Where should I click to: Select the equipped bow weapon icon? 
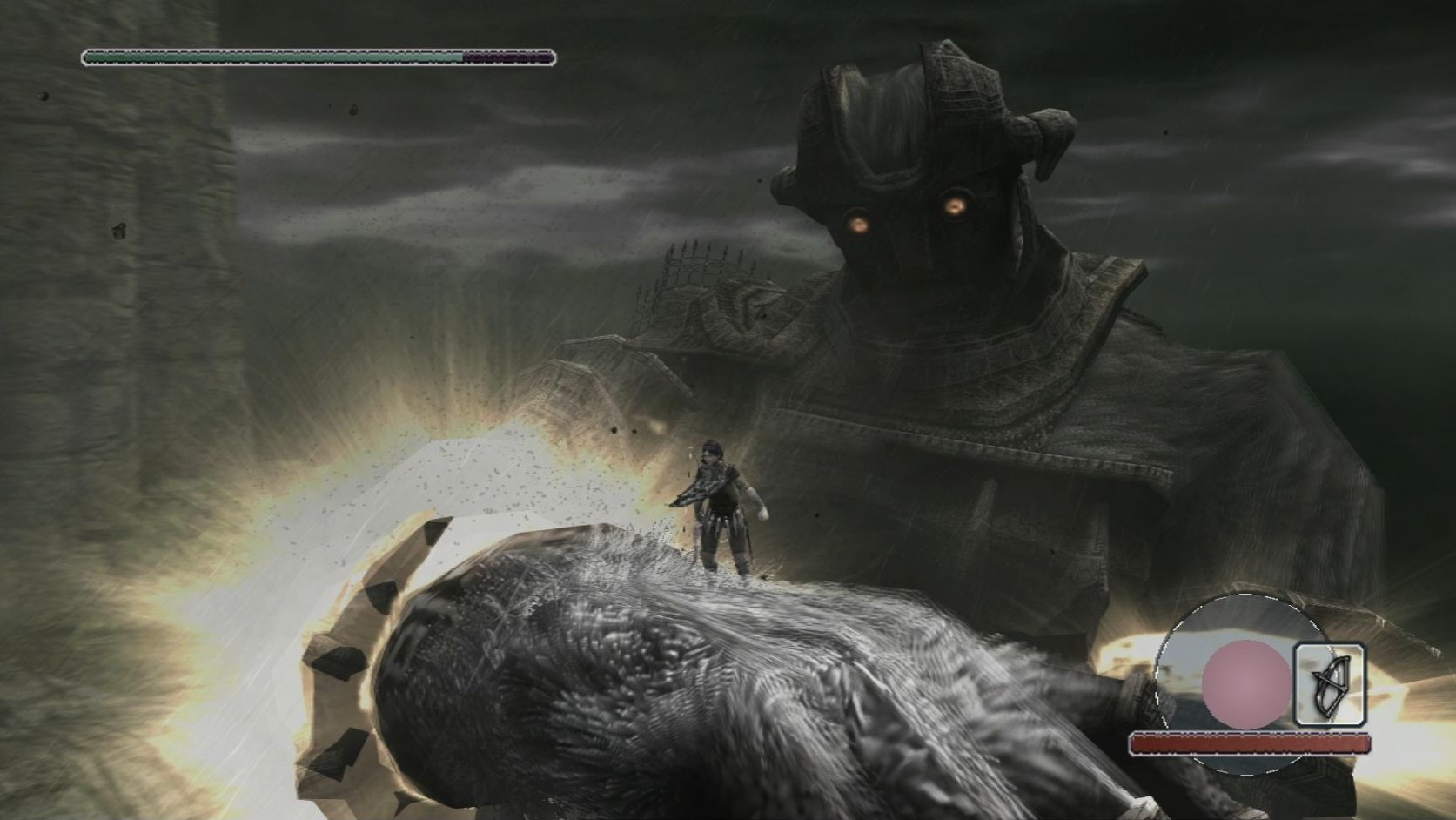[1328, 685]
